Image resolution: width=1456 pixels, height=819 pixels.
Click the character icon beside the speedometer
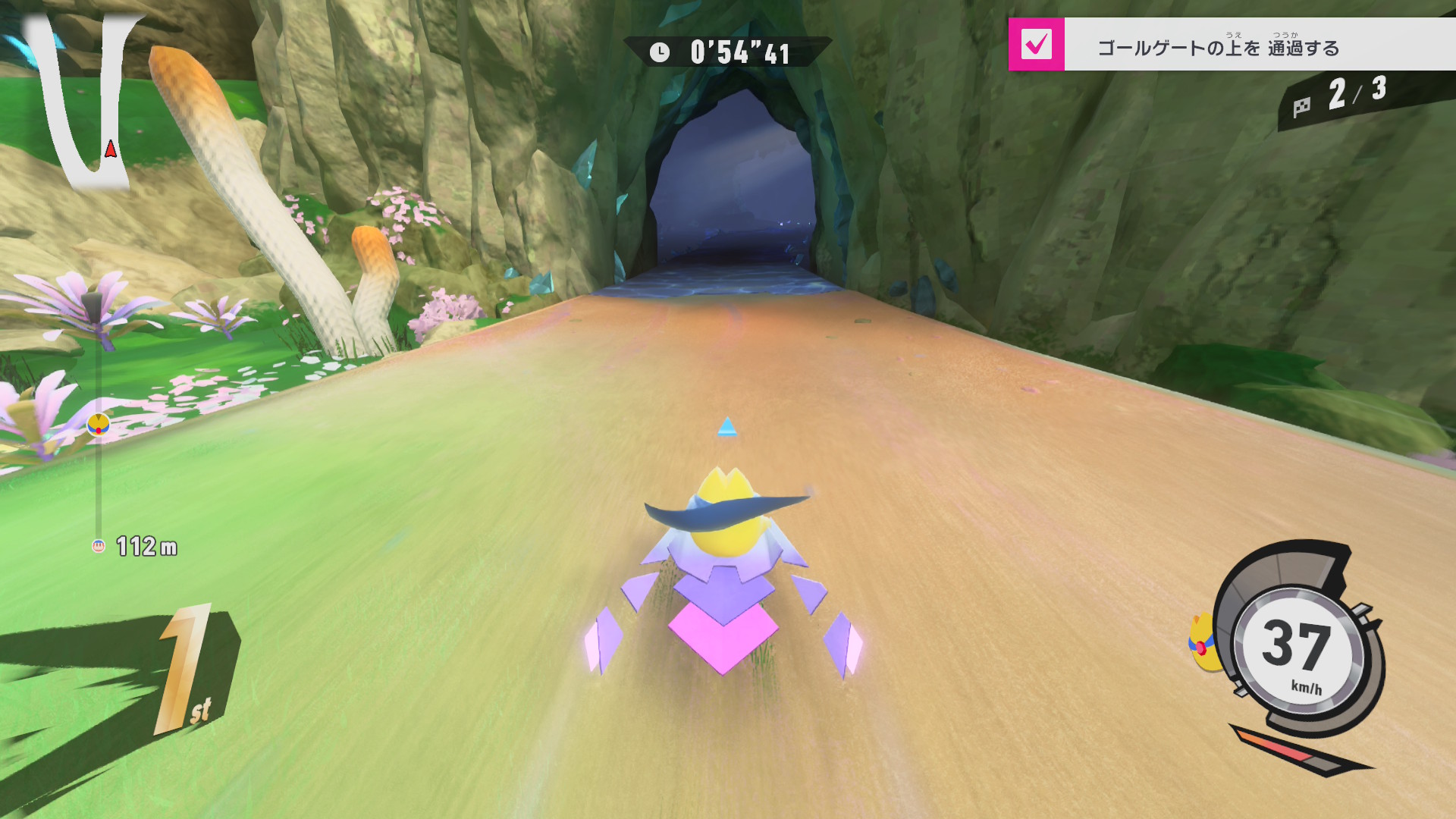(1203, 643)
